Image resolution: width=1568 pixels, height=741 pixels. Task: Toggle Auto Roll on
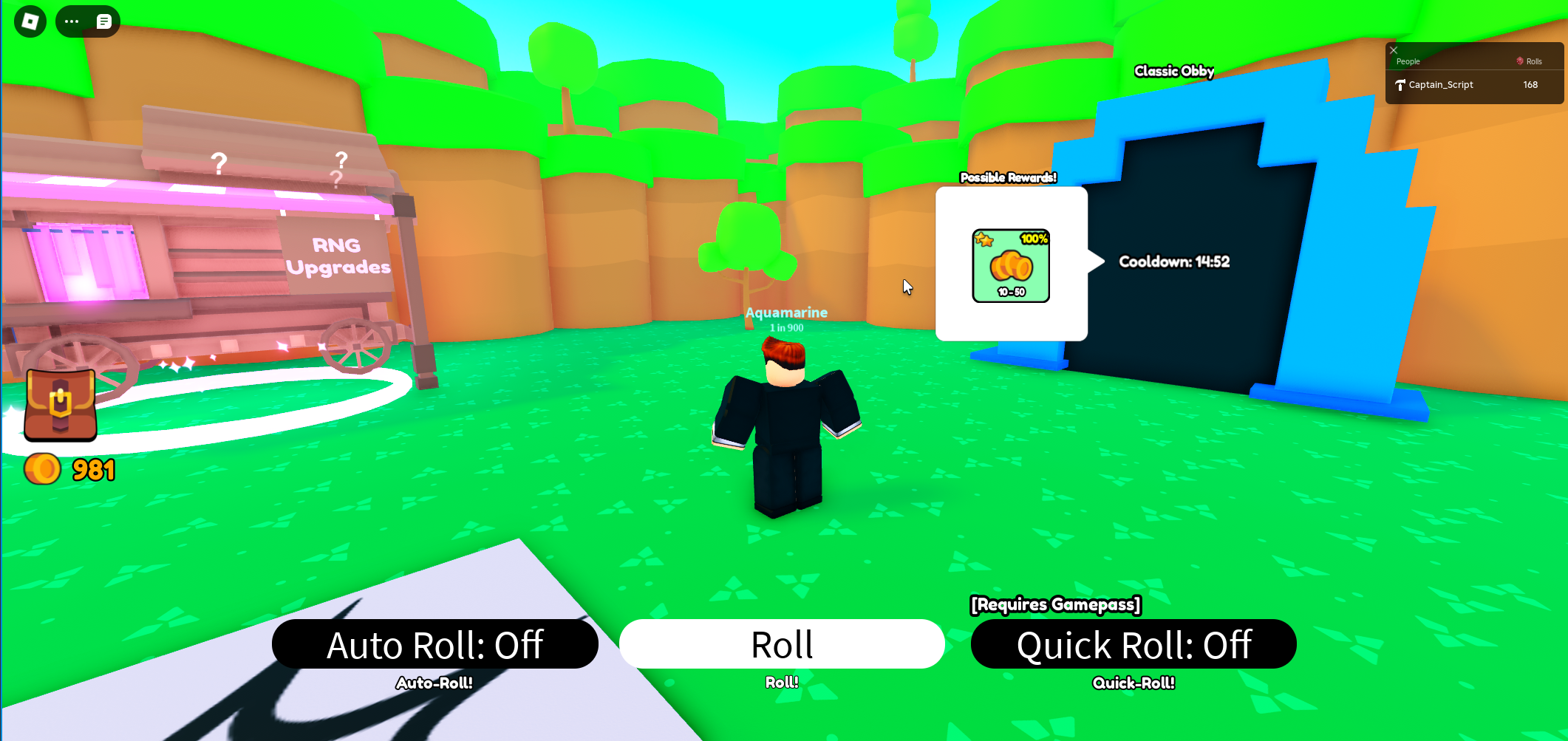click(435, 644)
